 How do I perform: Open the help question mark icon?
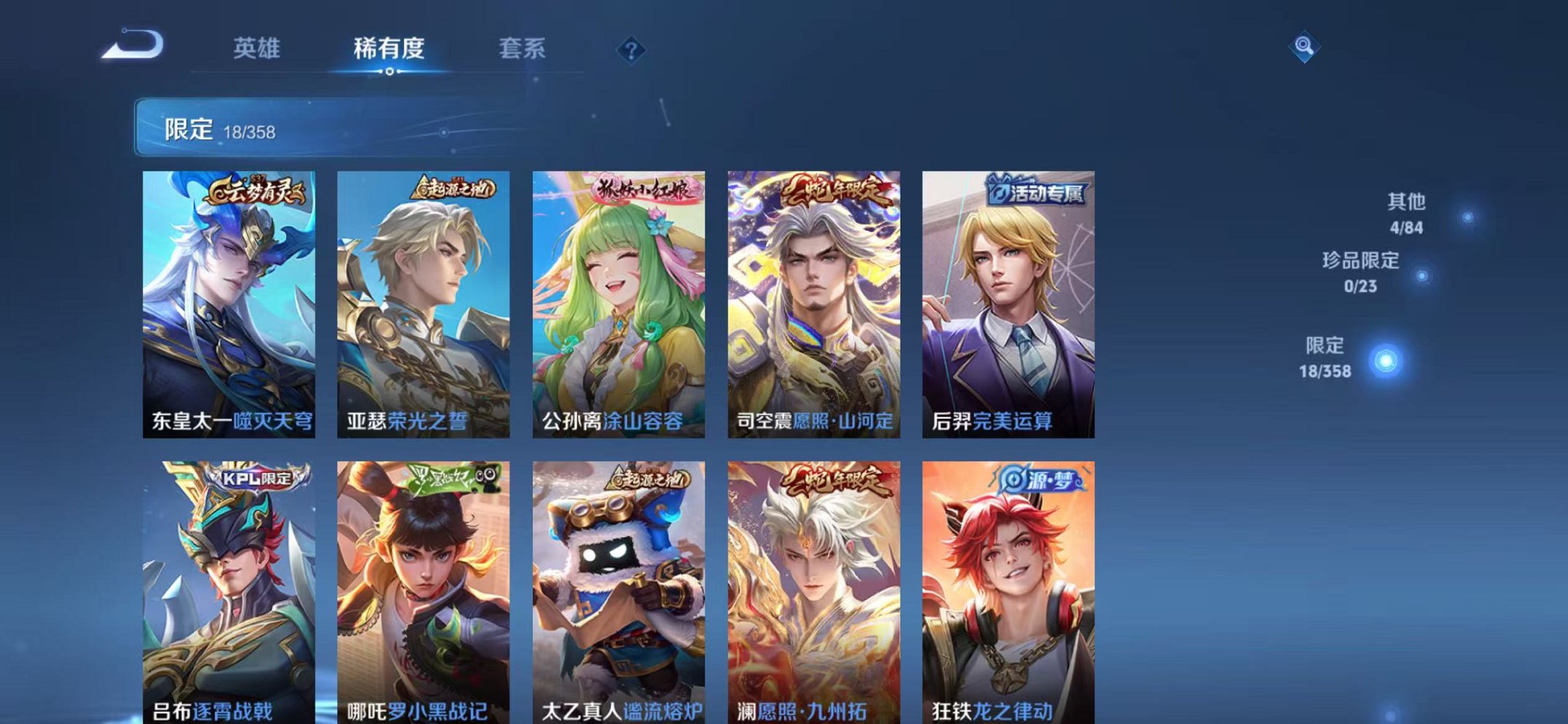pyautogui.click(x=632, y=50)
